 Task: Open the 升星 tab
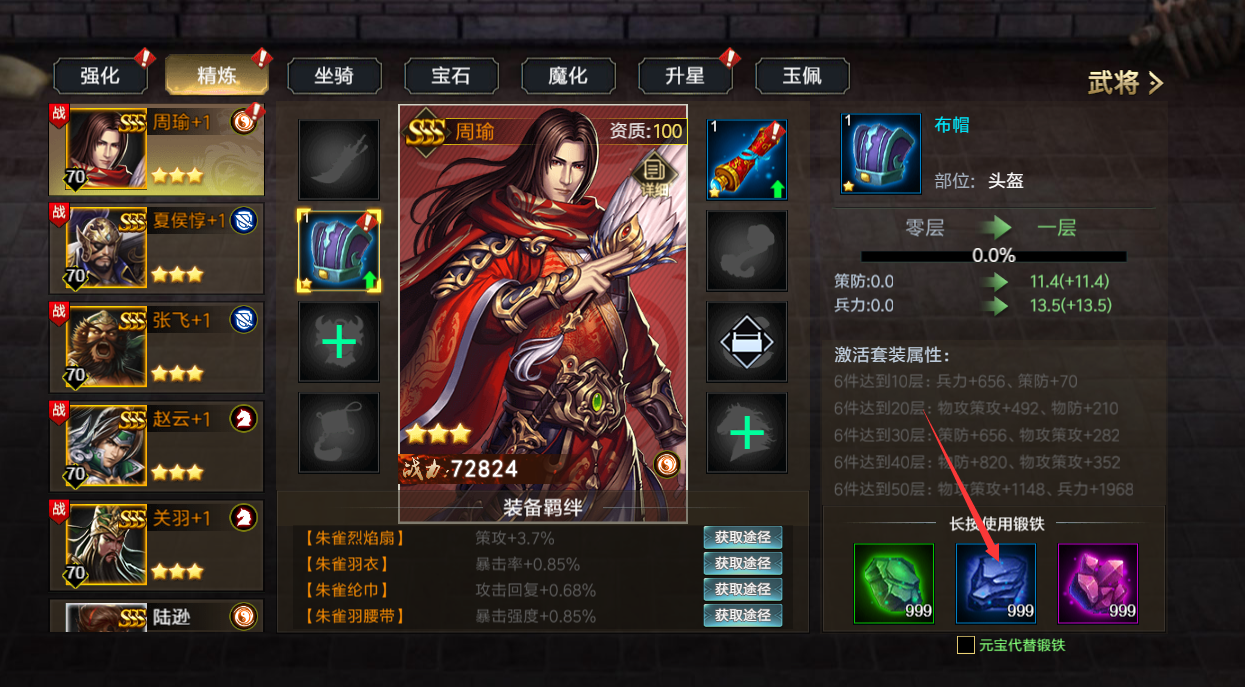685,76
